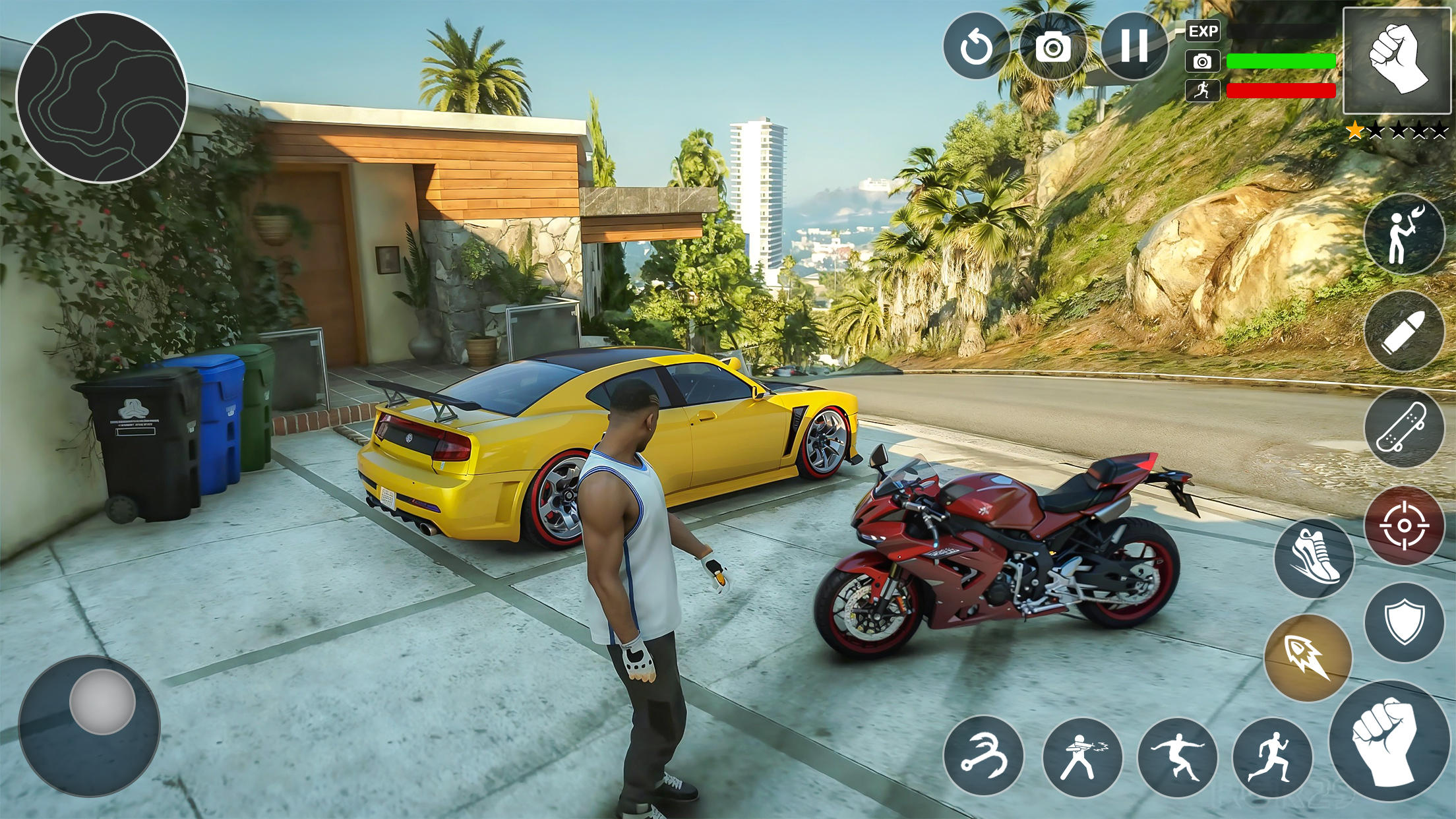Fire weapon with the shooting stickman icon
Screen dimensions: 1456x819
(1082, 757)
